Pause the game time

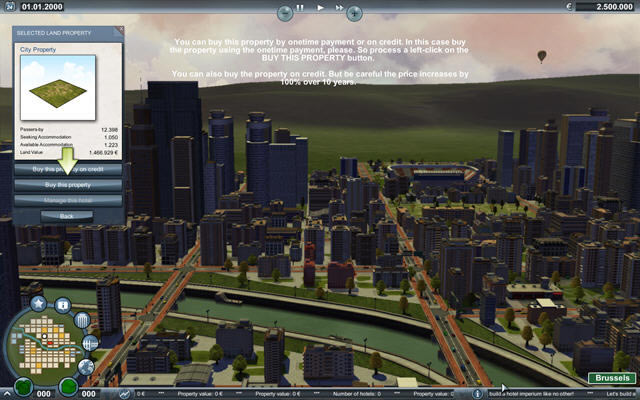click(300, 7)
